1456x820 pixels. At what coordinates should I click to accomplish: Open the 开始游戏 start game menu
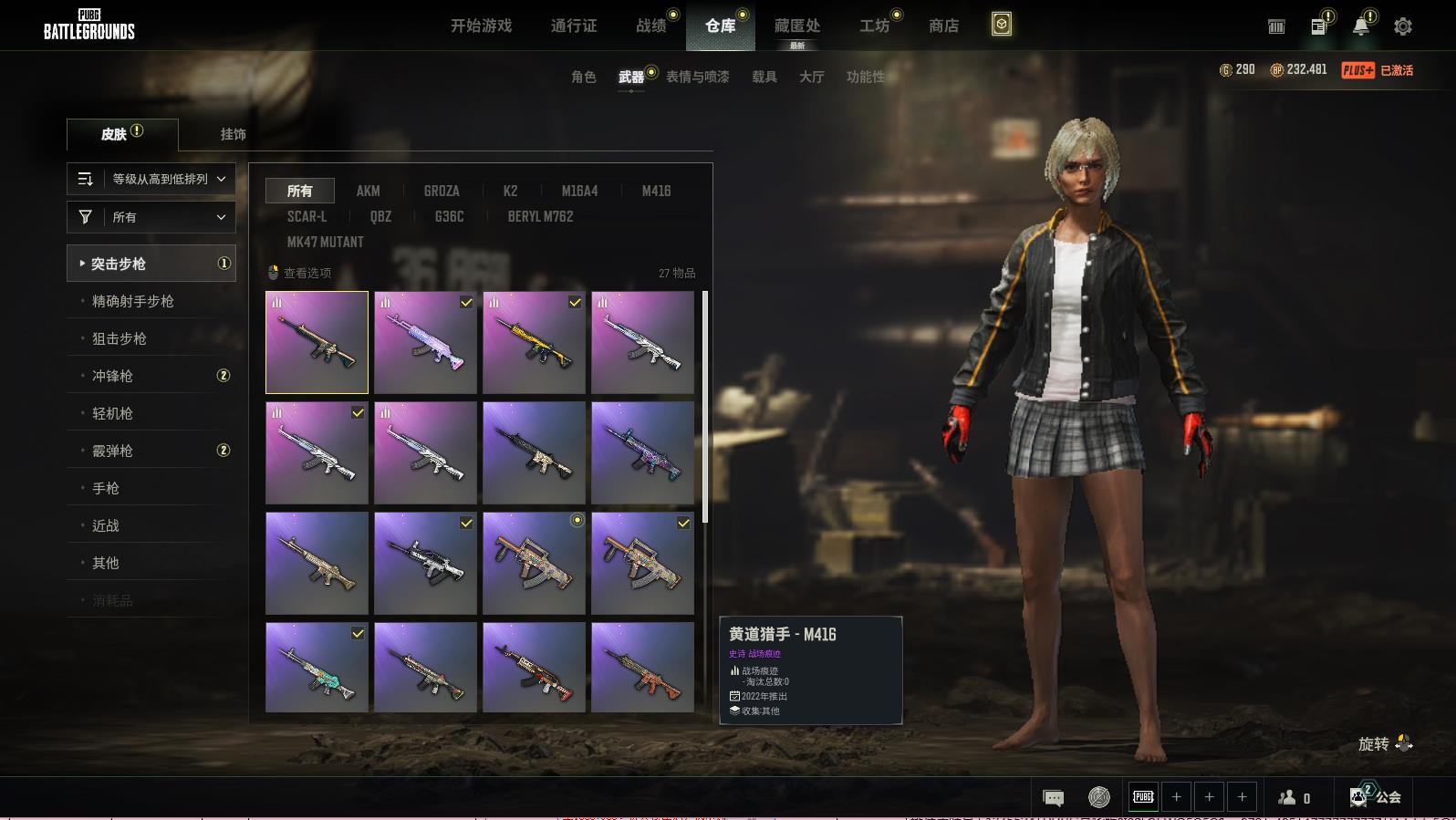tap(481, 26)
